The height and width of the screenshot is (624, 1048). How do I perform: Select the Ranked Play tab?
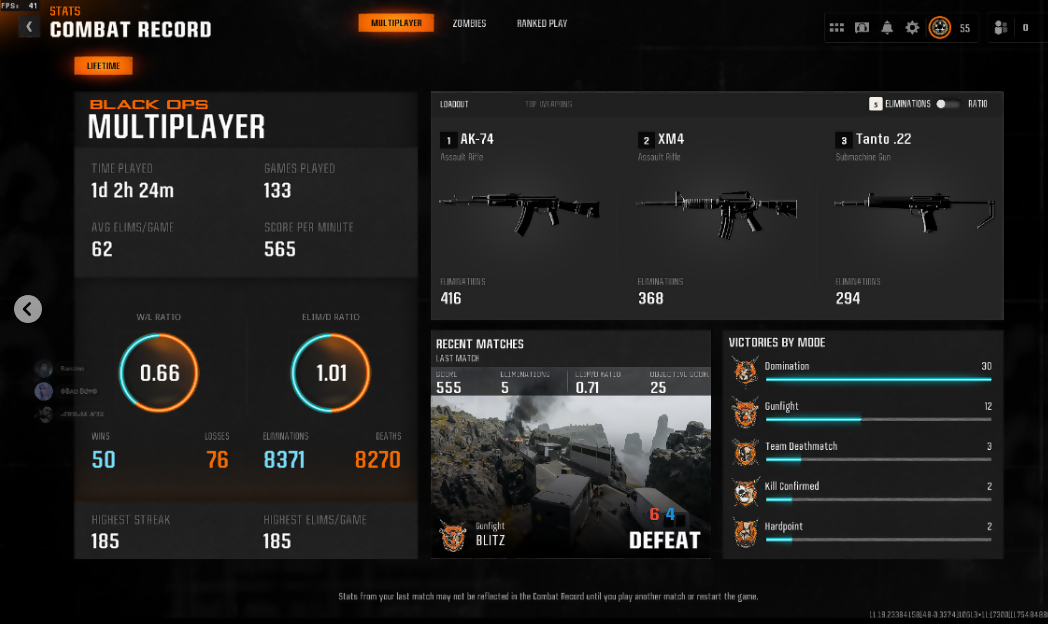pyautogui.click(x=542, y=23)
